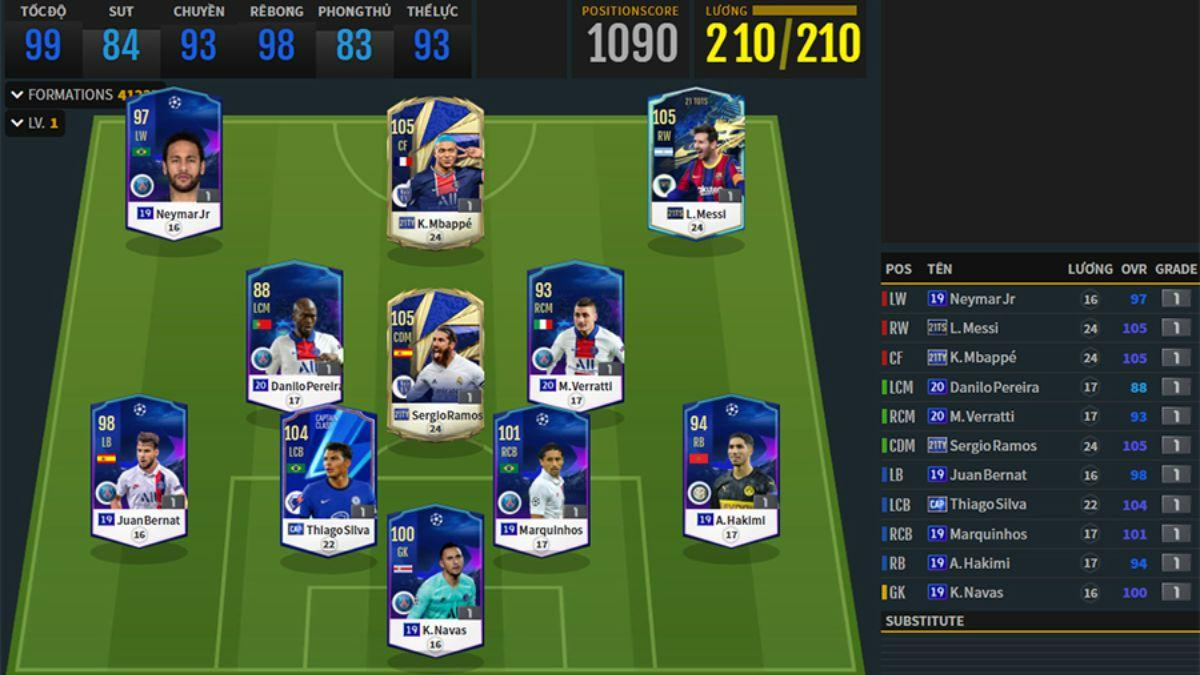Image resolution: width=1200 pixels, height=675 pixels.
Task: Click the Danilo Pereira list row
Action: (x=1038, y=387)
